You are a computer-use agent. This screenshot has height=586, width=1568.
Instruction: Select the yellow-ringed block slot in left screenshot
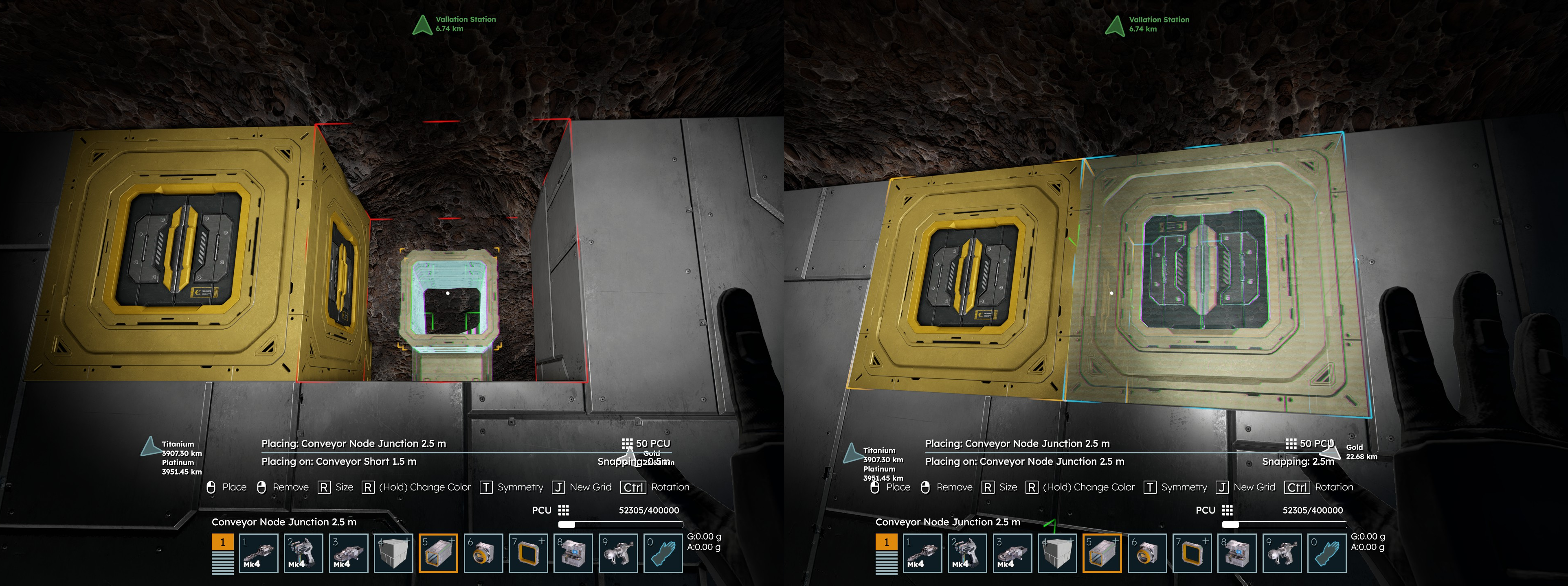(483, 553)
